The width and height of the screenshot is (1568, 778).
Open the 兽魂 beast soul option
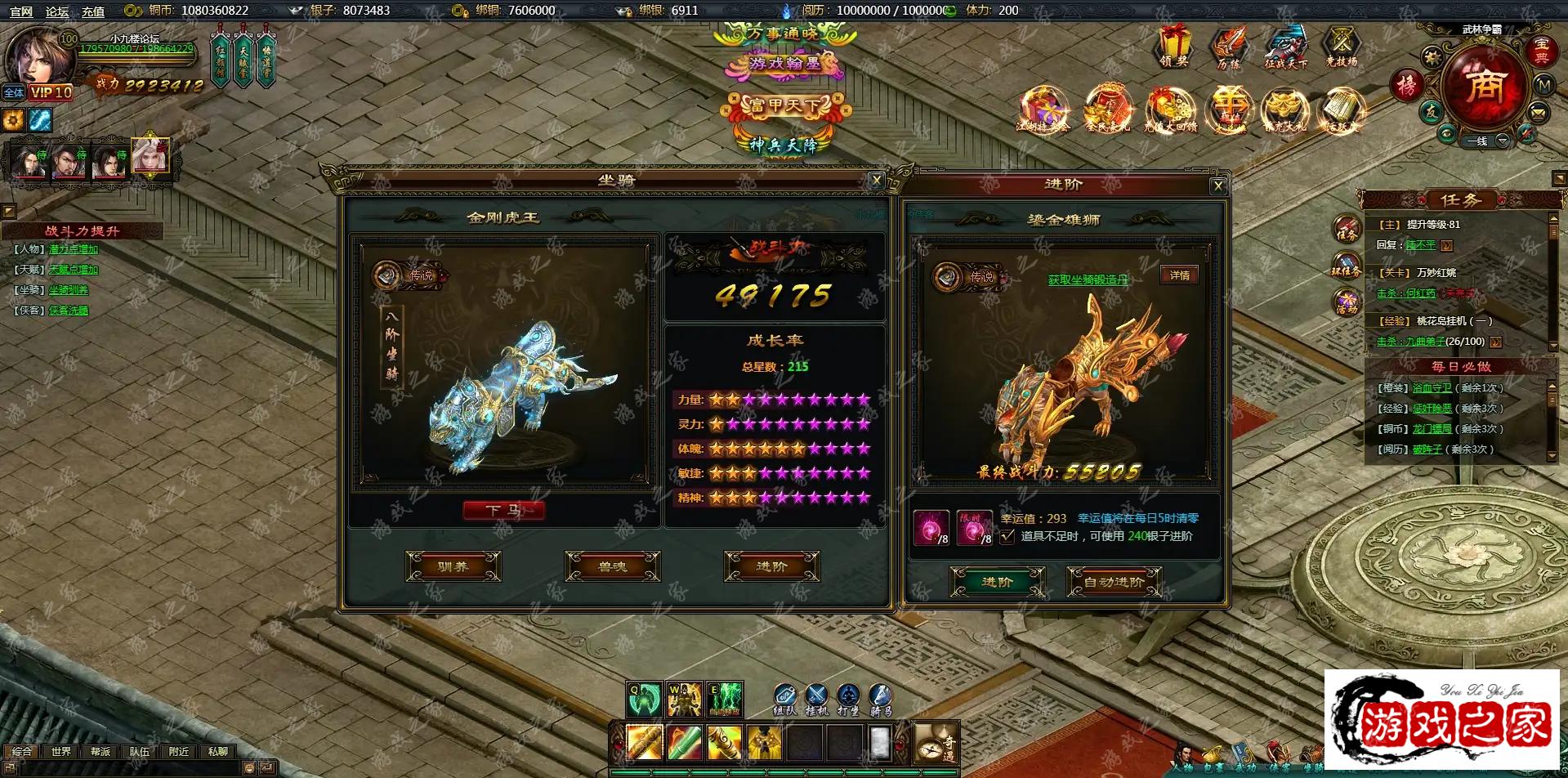612,566
